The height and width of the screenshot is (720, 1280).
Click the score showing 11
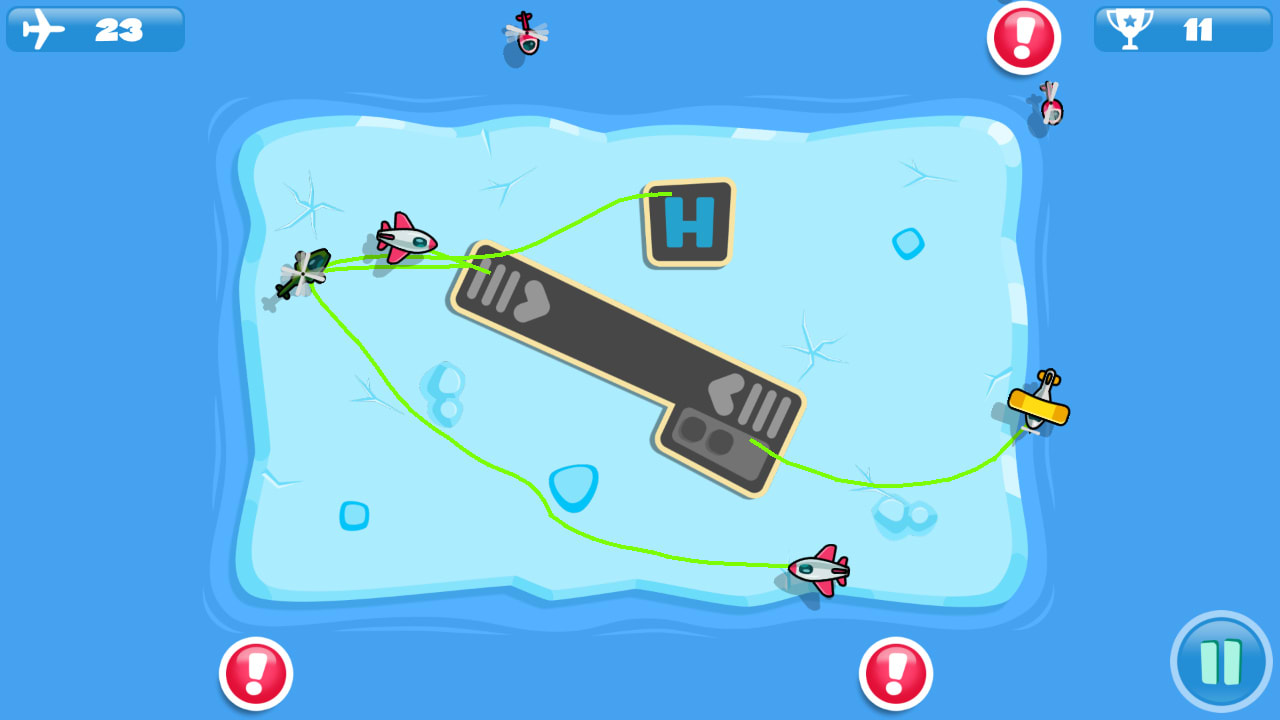pyautogui.click(x=1198, y=31)
